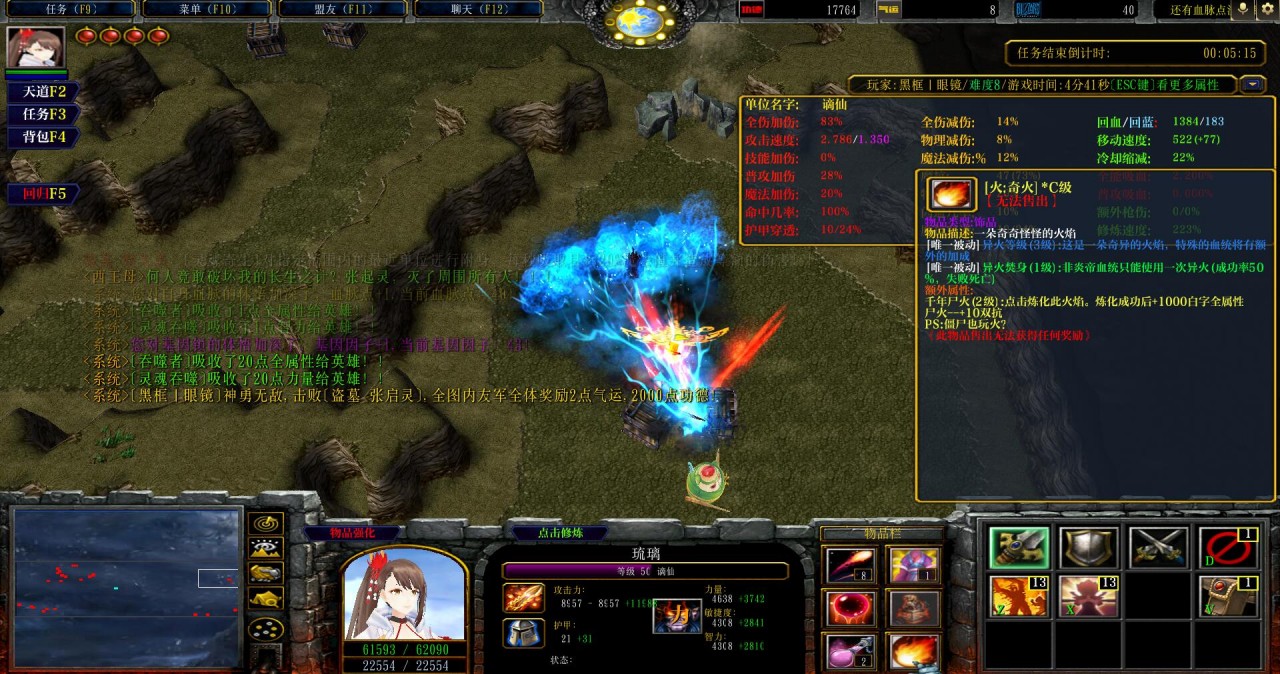Activate the shield hold position command

point(1089,548)
